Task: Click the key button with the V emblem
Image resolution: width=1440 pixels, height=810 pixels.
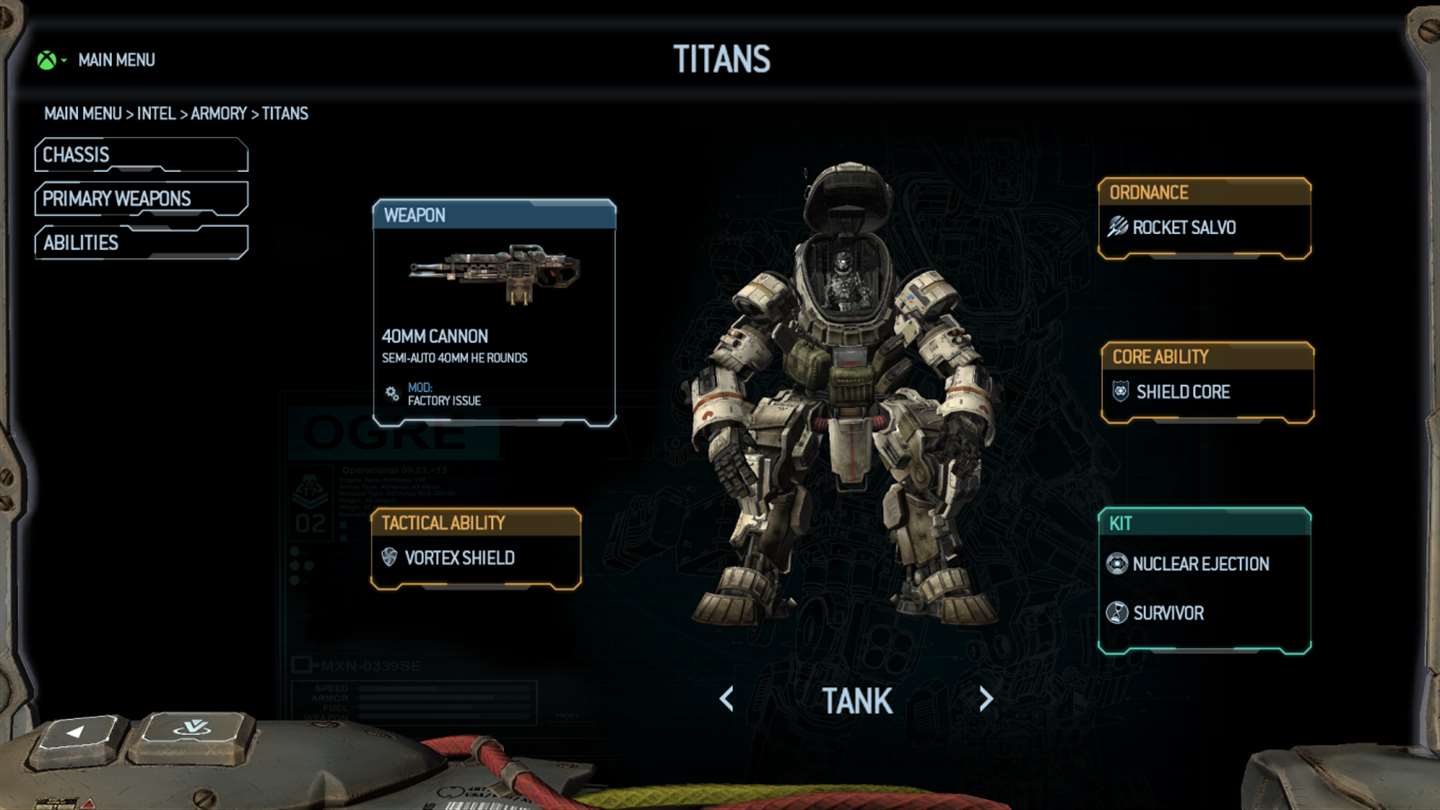Action: [x=192, y=732]
